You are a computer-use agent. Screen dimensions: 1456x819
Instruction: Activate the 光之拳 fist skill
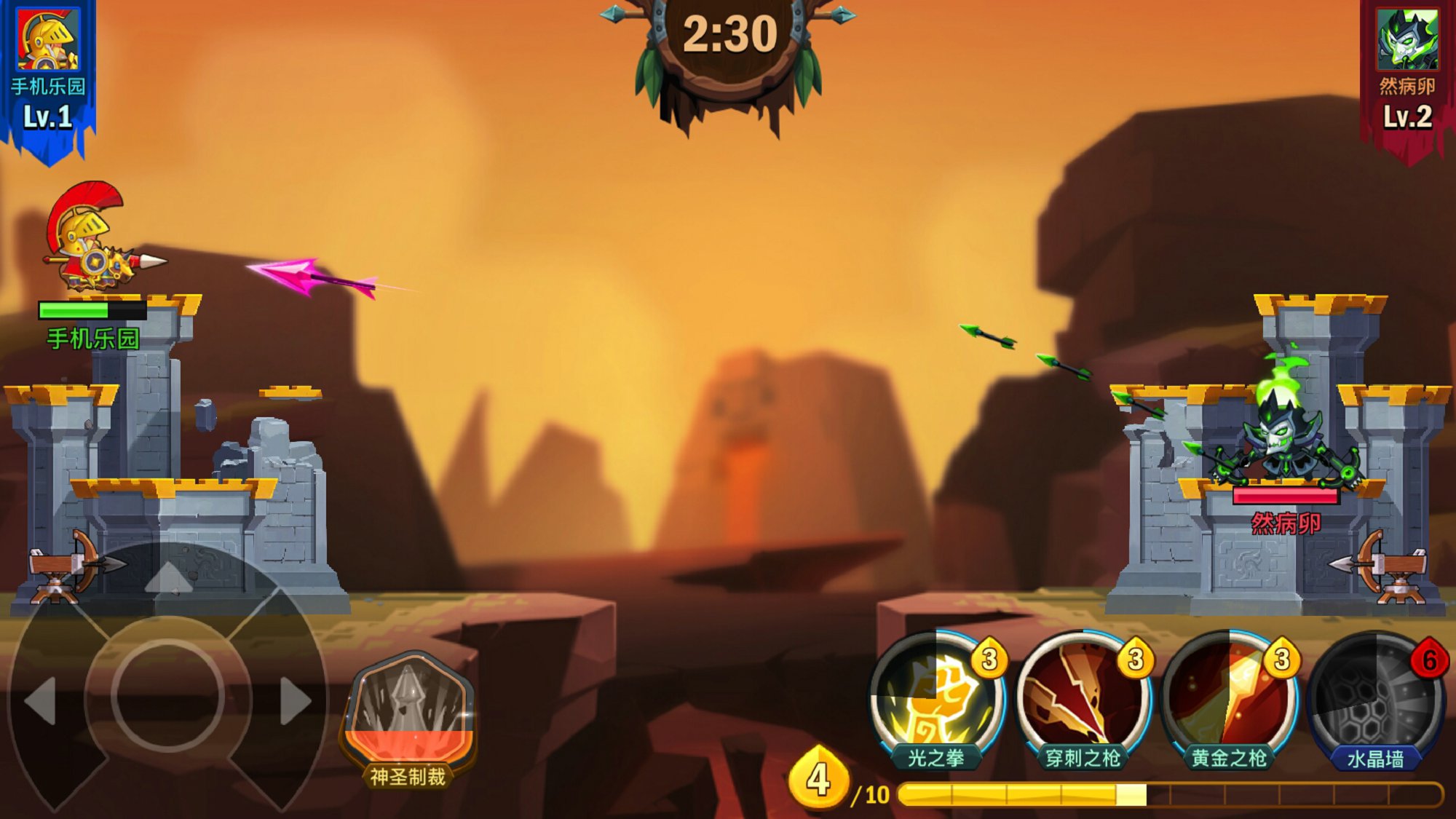tap(936, 697)
